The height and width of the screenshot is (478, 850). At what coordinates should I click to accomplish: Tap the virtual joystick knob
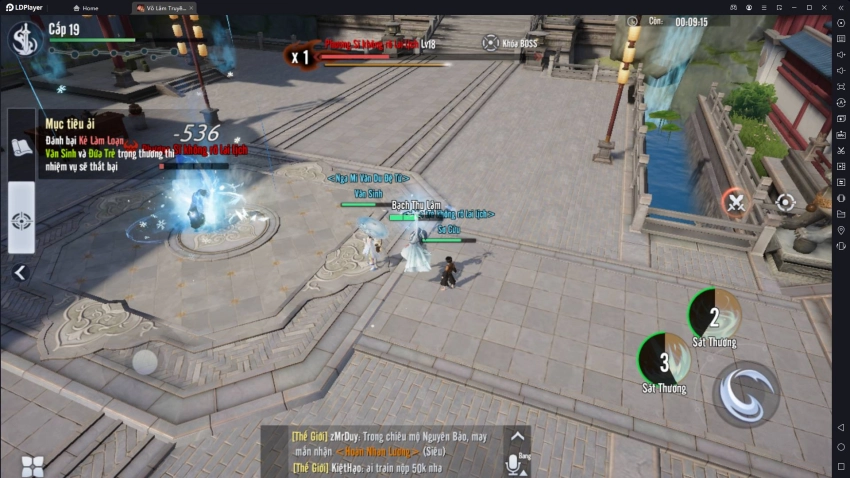click(x=145, y=362)
